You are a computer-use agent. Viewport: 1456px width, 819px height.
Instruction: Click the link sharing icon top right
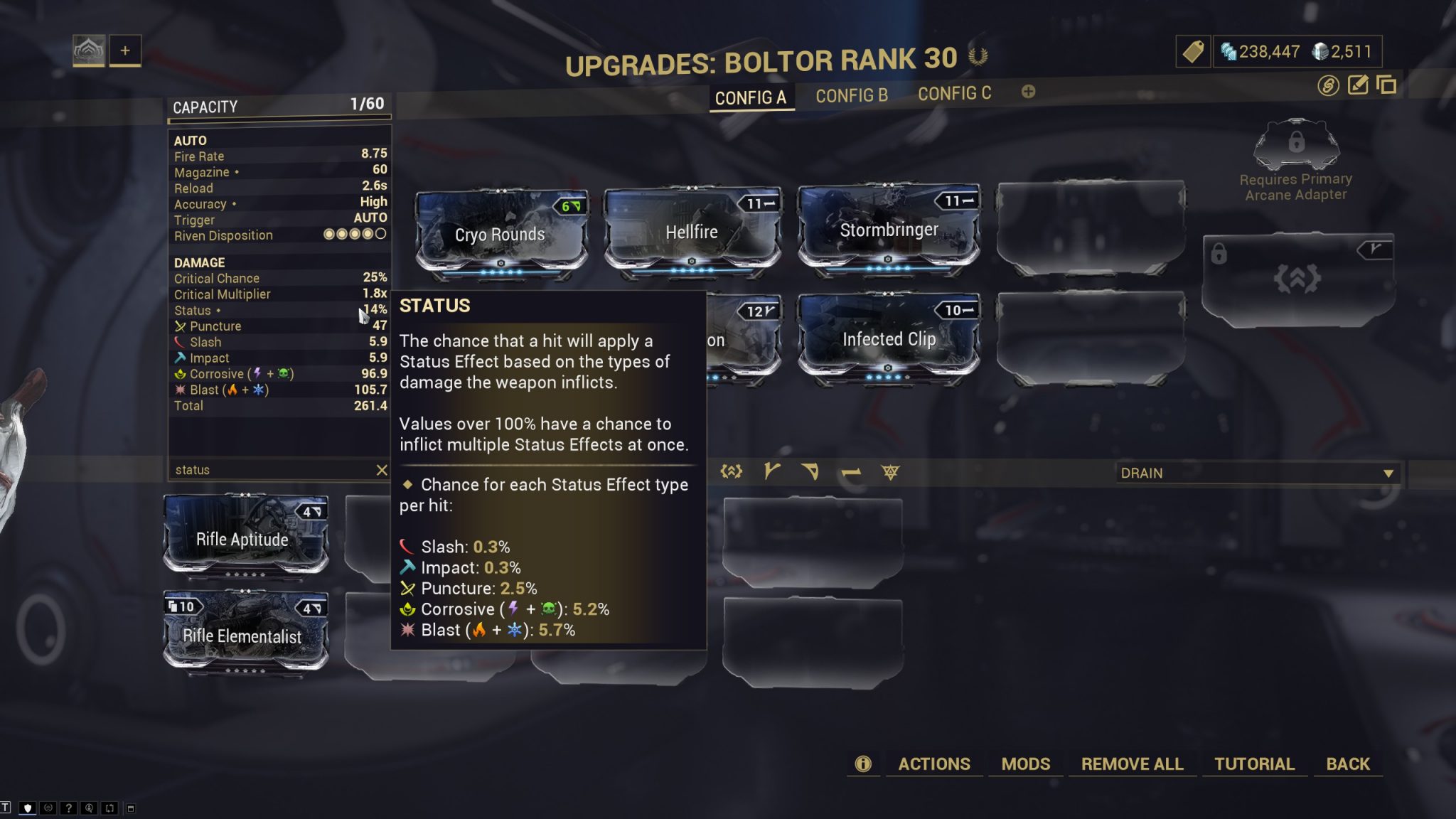[1328, 86]
